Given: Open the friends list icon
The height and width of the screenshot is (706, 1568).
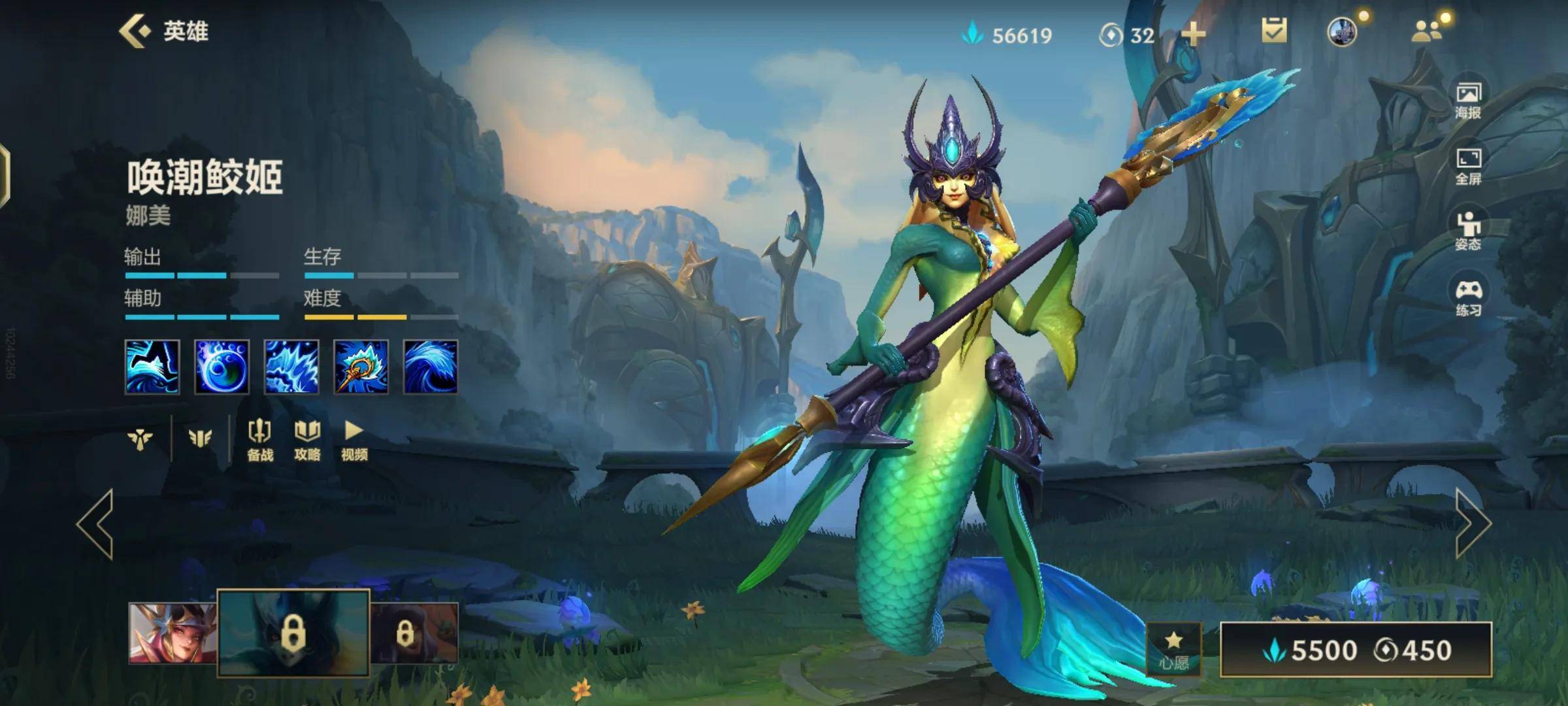Looking at the screenshot, I should 1427,31.
